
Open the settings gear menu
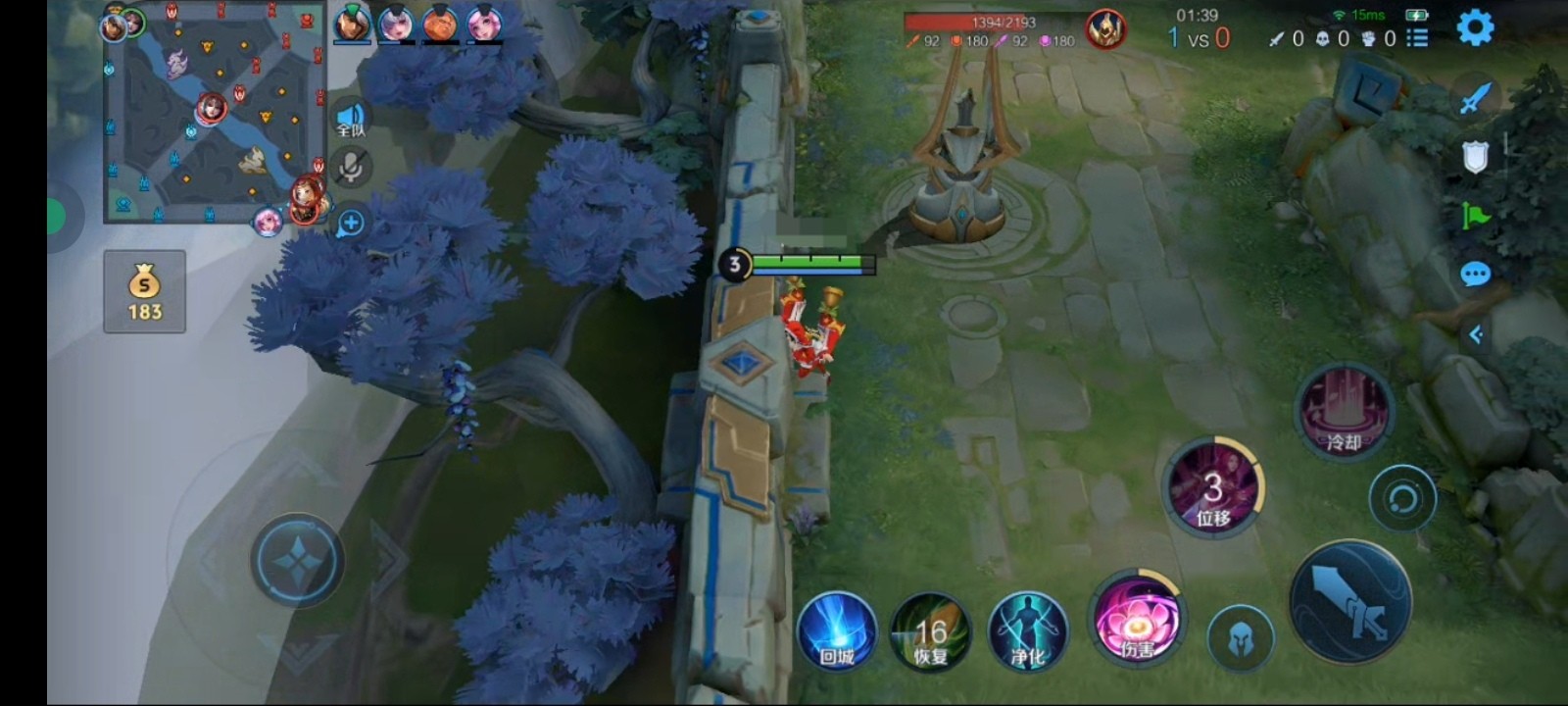[x=1475, y=28]
